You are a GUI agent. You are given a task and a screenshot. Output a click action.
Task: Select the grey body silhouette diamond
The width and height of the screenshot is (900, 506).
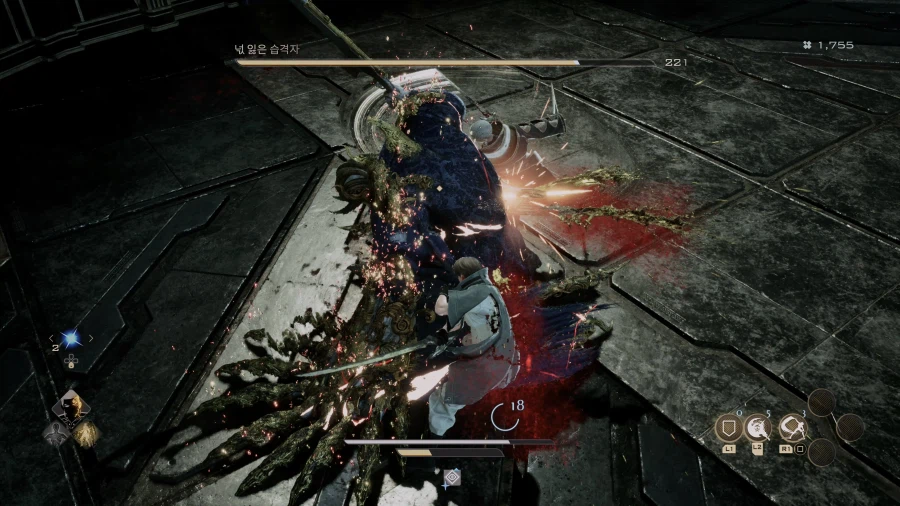pos(56,432)
